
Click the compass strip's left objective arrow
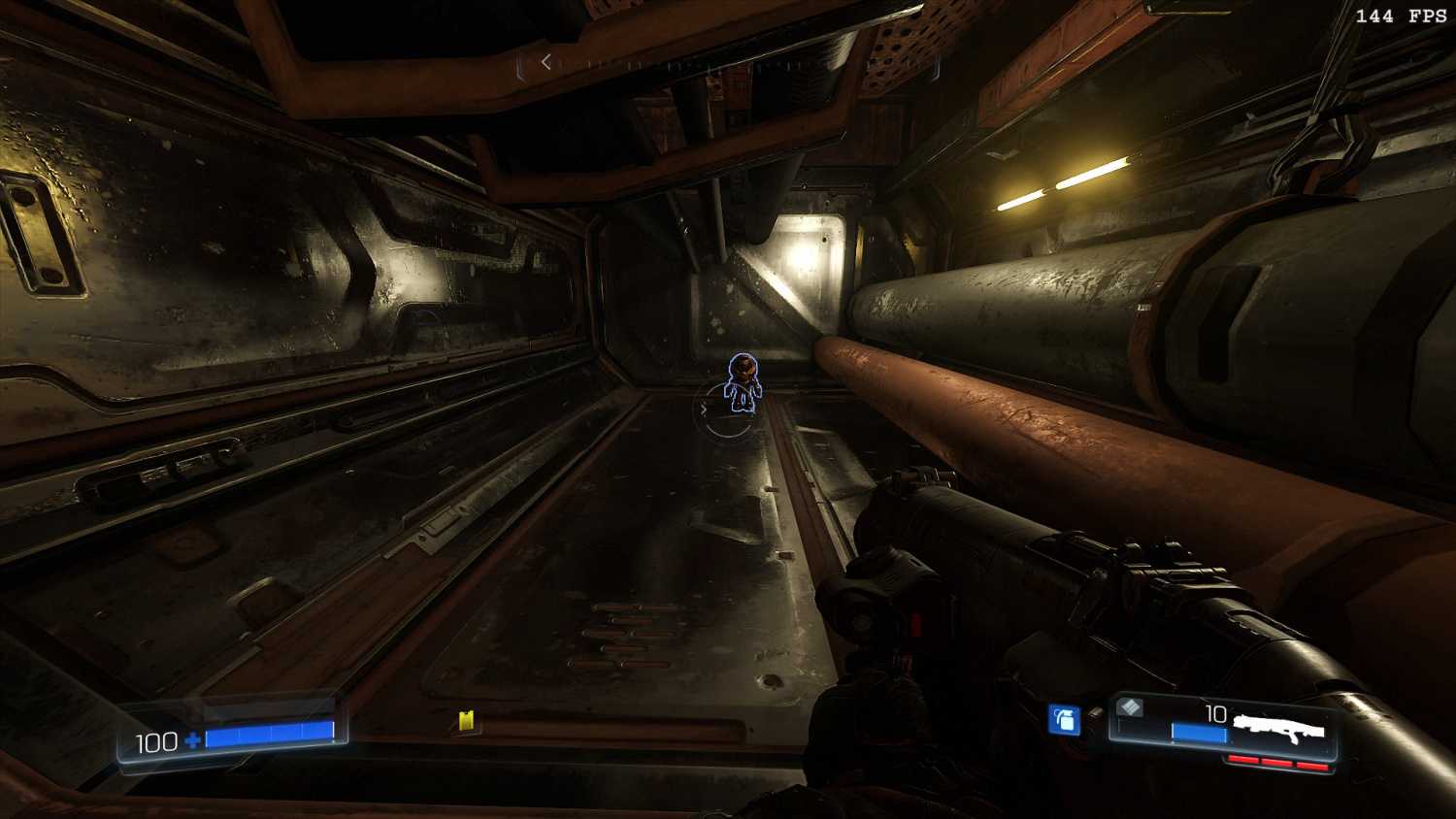546,62
